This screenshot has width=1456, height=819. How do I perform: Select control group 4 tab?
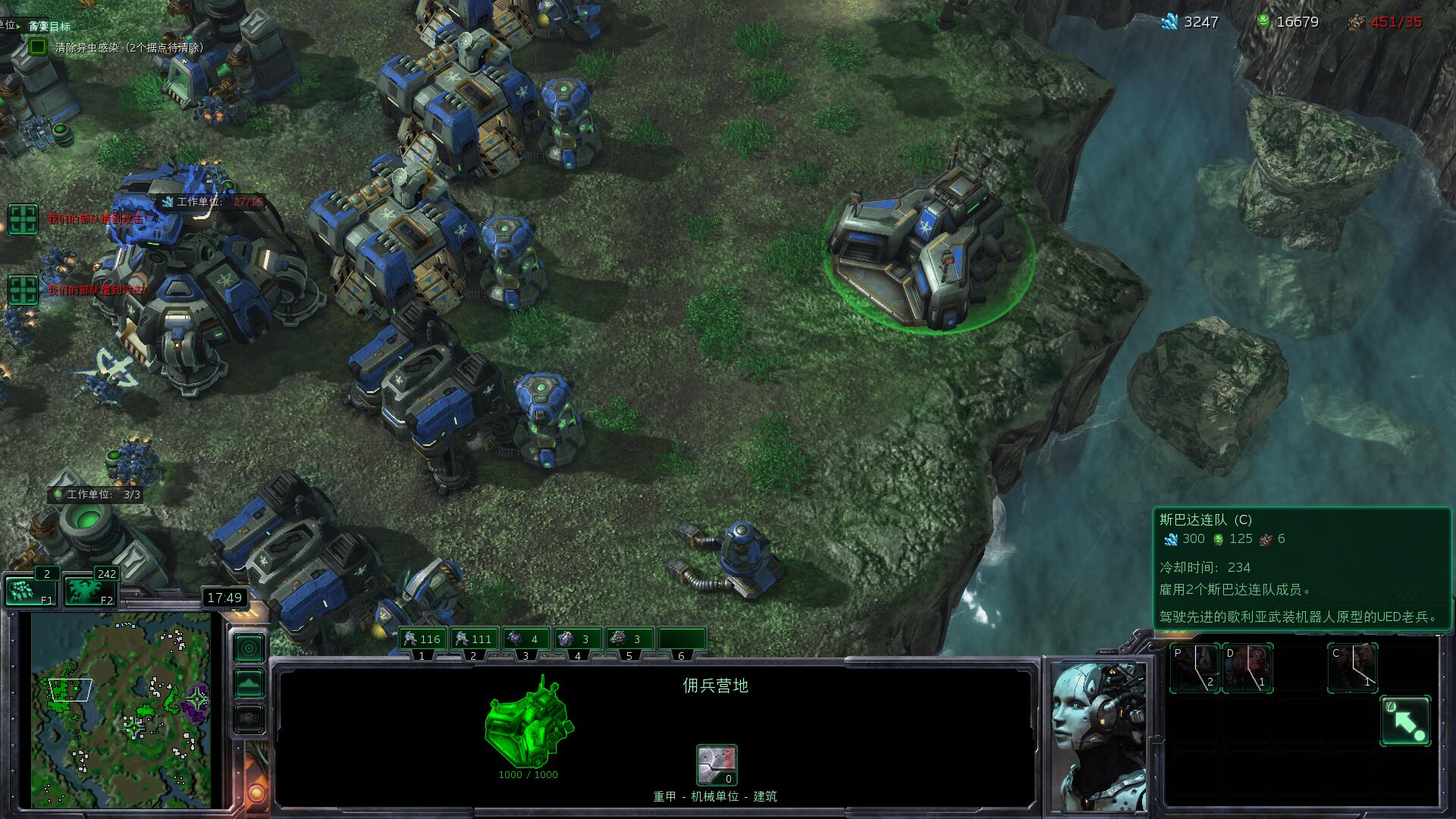578,639
